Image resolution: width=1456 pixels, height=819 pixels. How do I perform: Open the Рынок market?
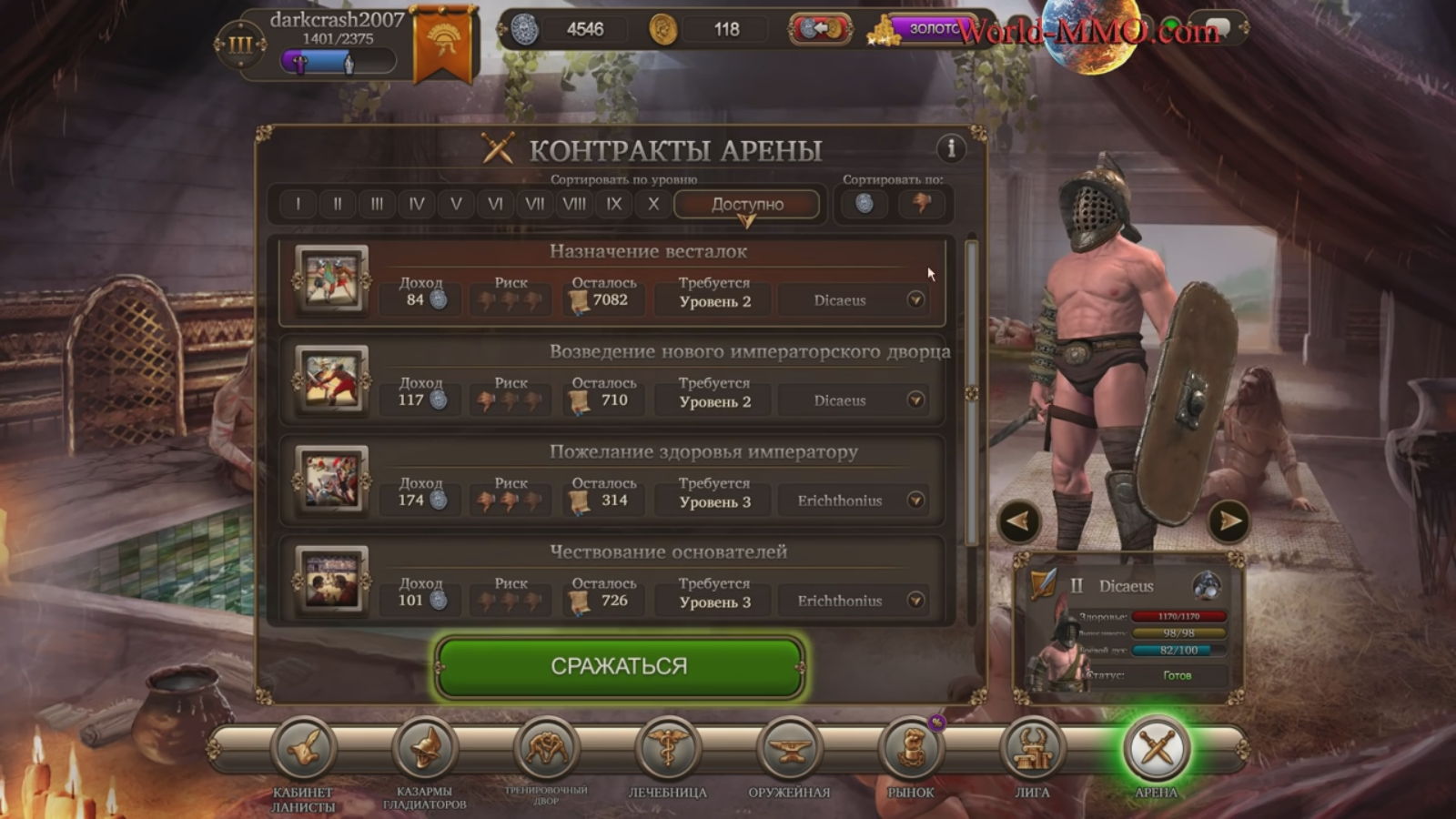tap(910, 749)
